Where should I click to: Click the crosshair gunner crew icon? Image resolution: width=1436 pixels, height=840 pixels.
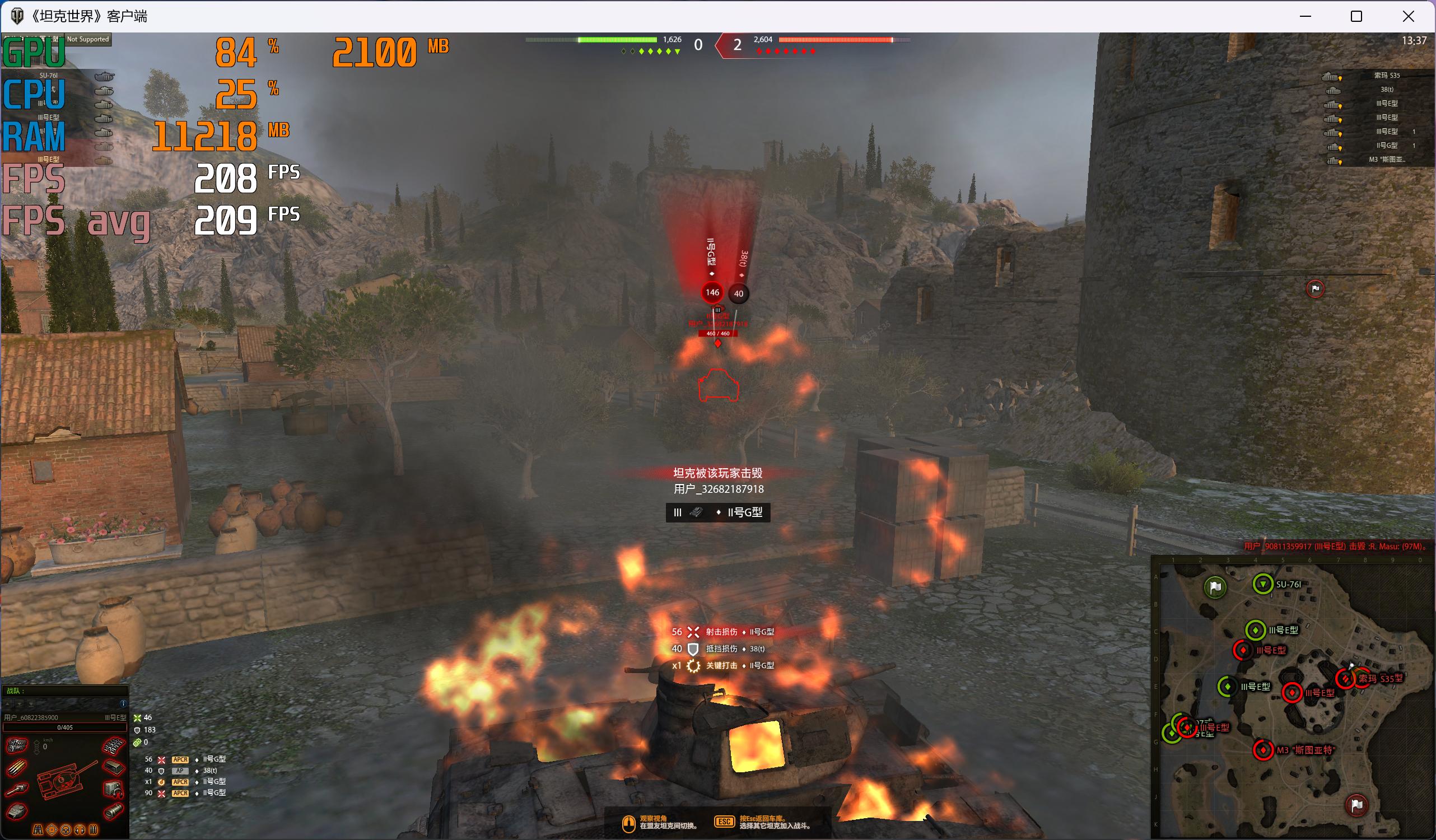click(53, 830)
